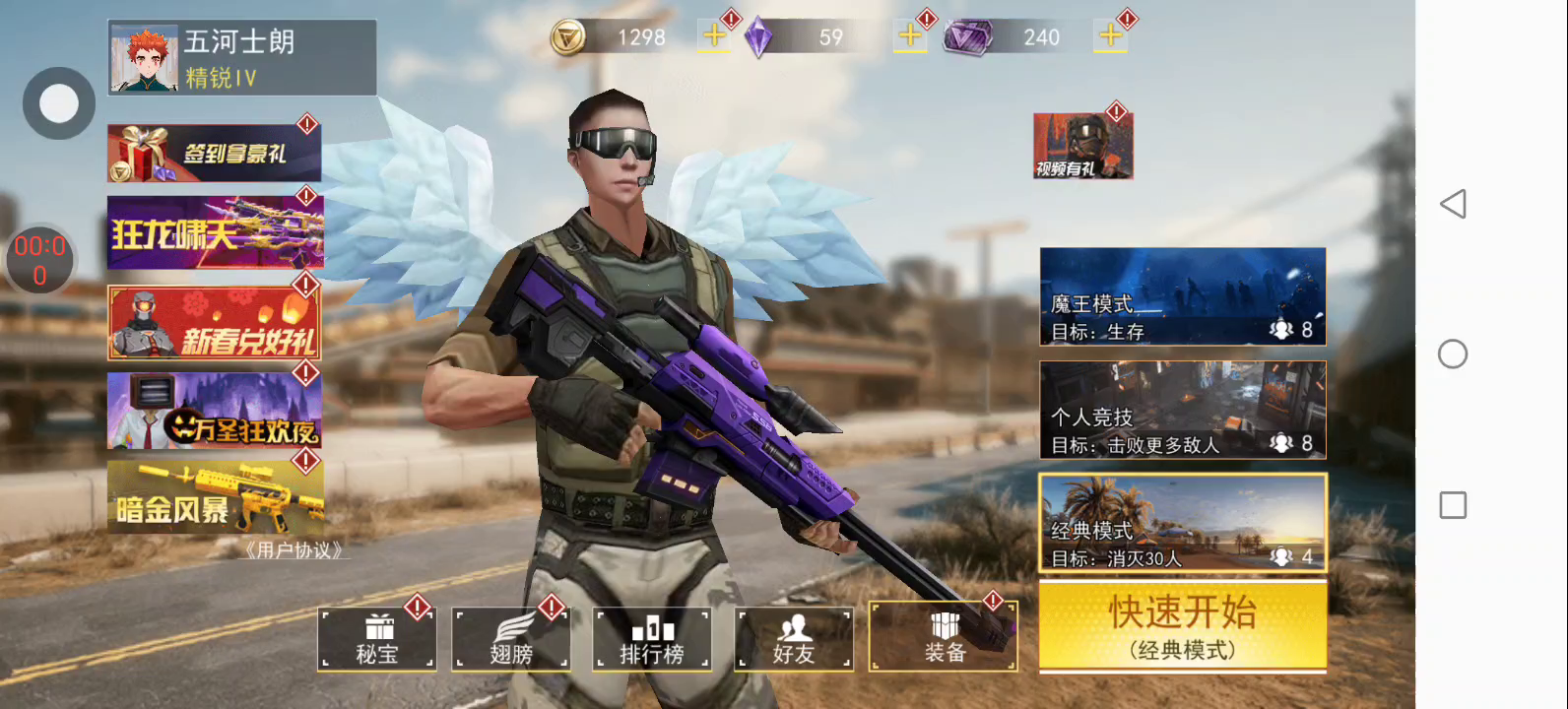The height and width of the screenshot is (709, 1568).
Task: Add more purple tickets
Action: pos(1111,36)
